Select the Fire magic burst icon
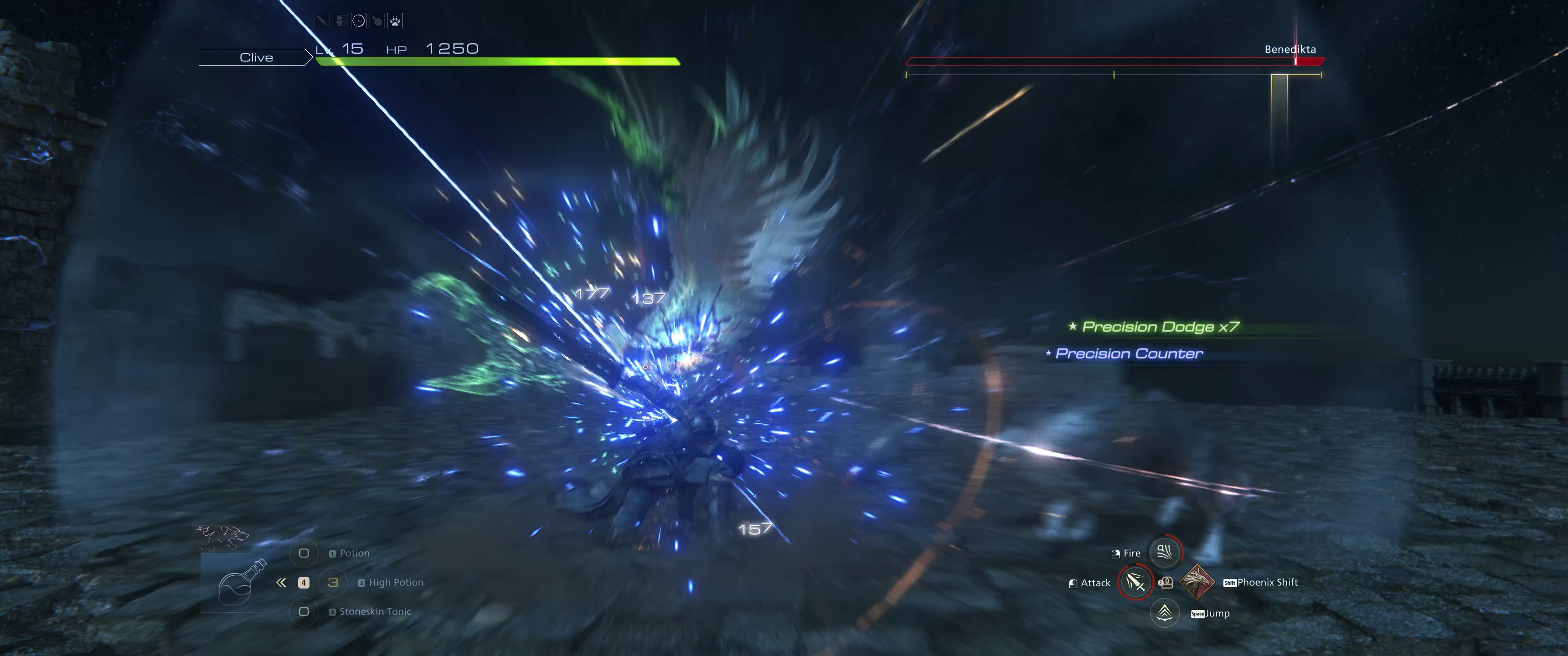 tap(1166, 553)
